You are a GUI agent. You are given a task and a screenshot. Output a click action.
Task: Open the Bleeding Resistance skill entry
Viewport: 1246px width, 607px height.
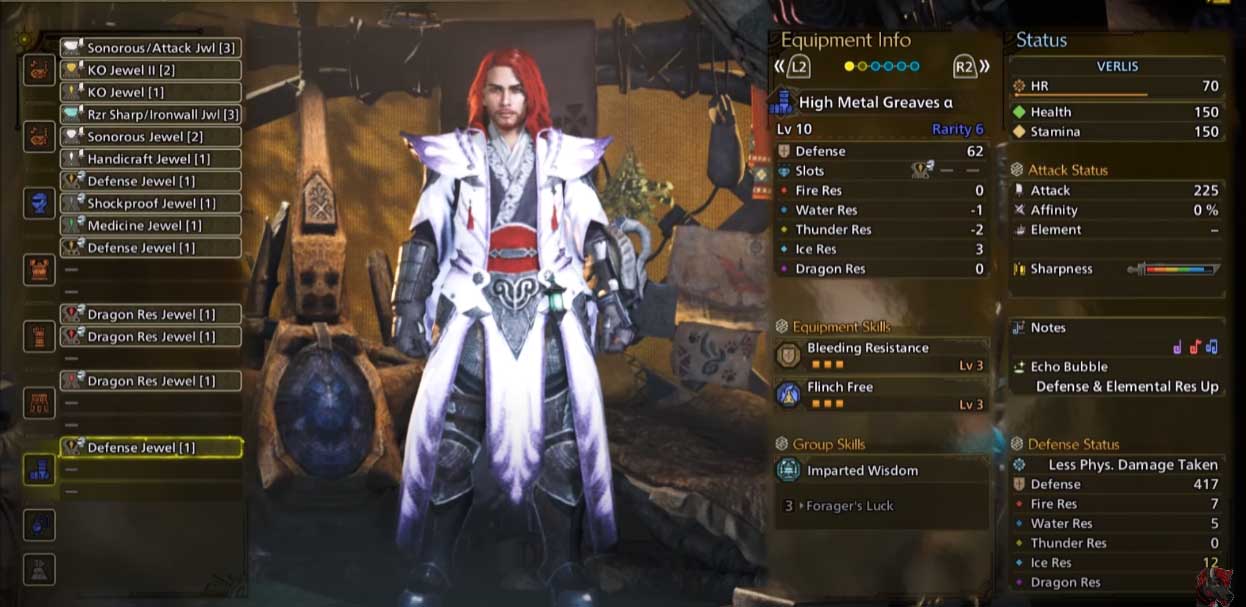[881, 356]
